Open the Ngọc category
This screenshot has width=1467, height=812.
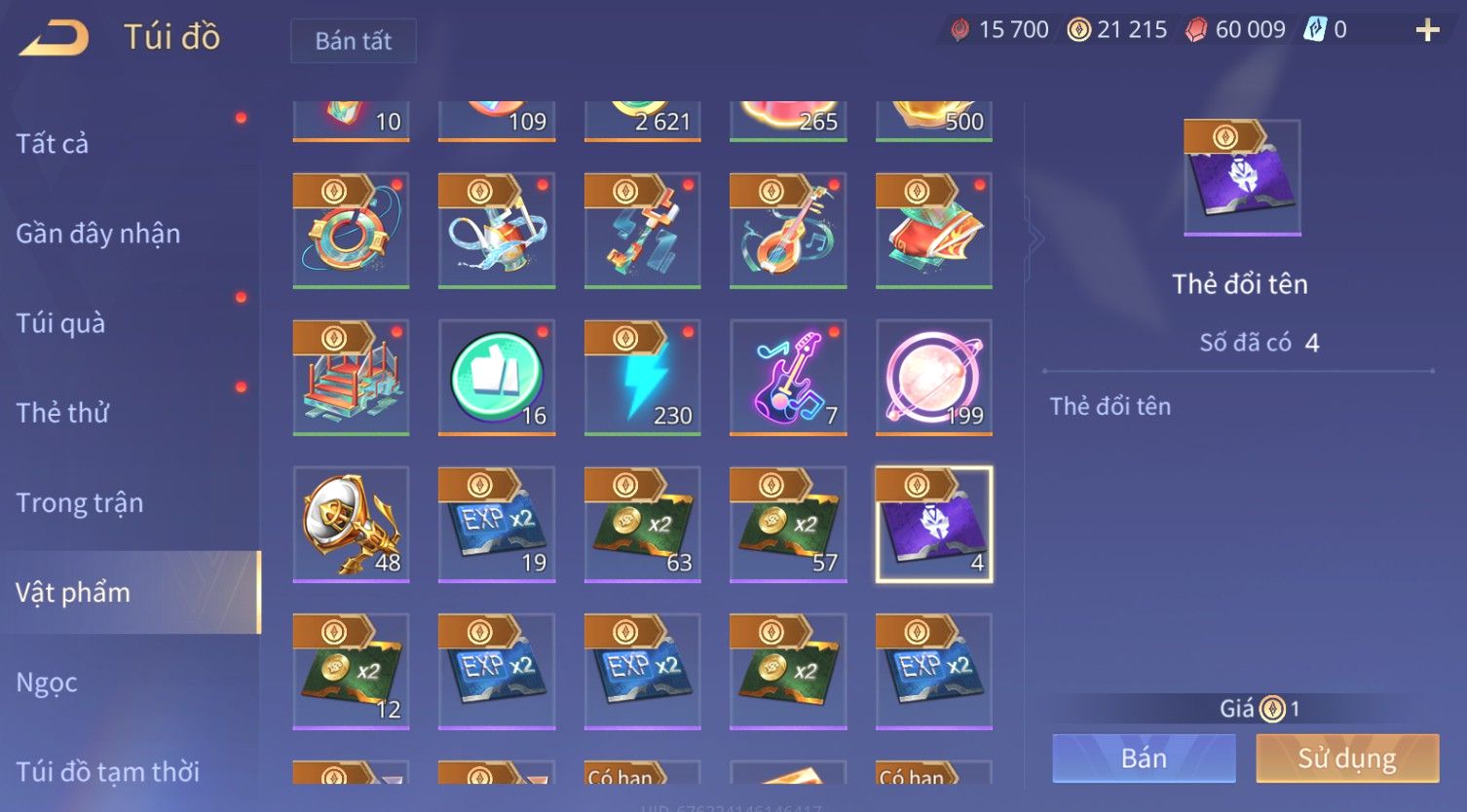[47, 683]
